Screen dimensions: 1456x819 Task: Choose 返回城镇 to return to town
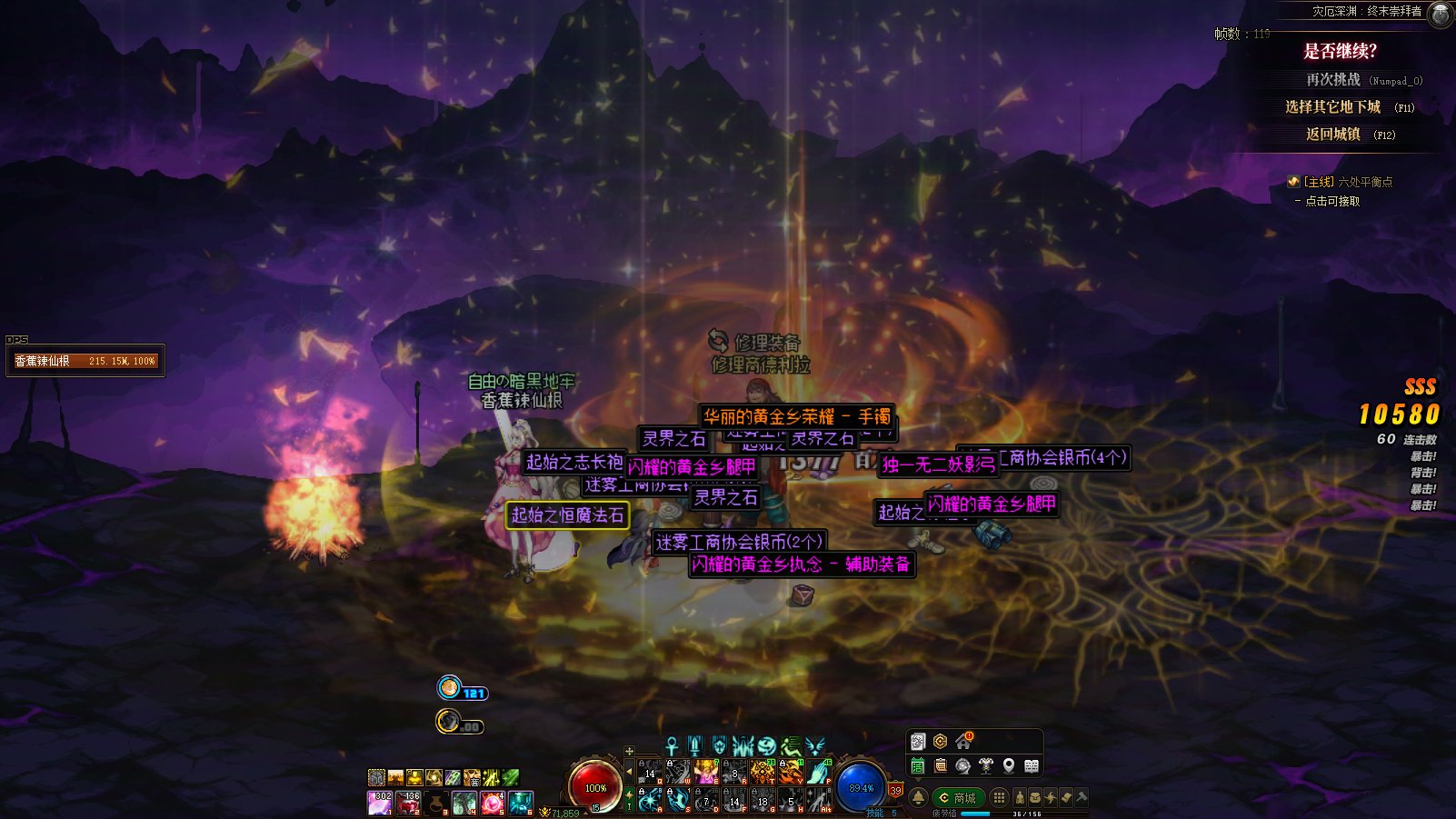1333,135
